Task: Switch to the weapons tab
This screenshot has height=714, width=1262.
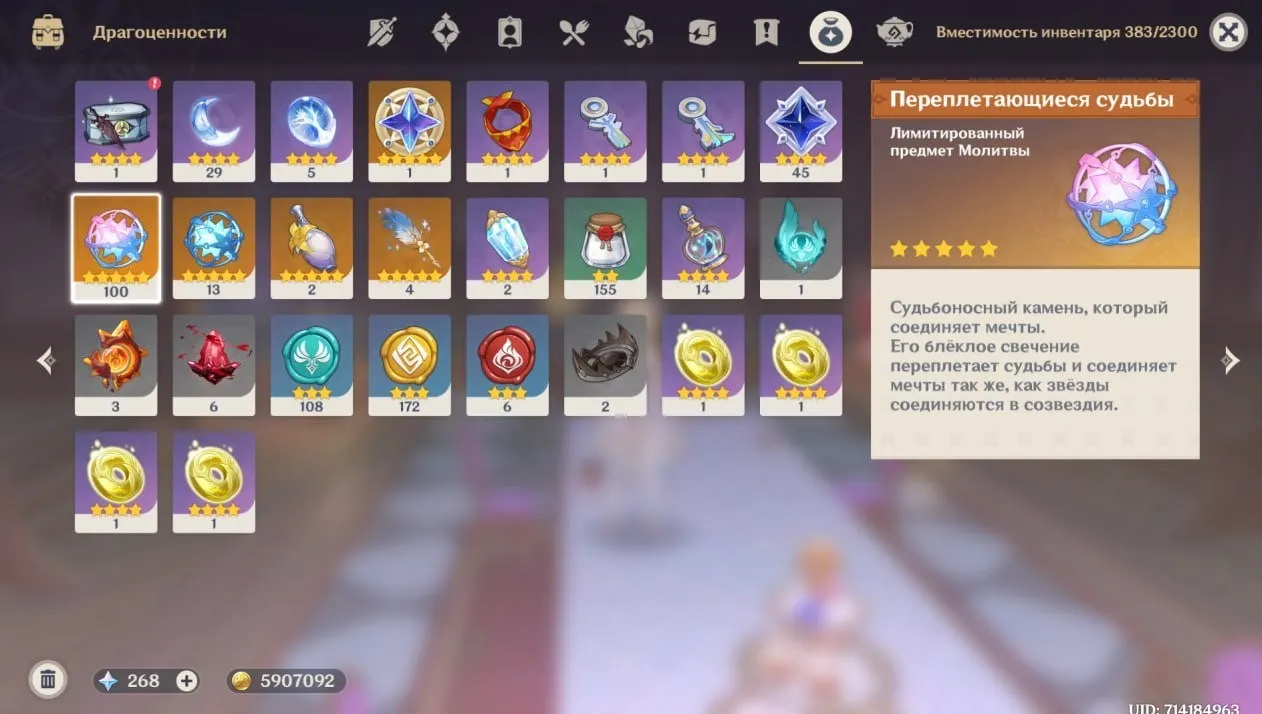Action: [x=382, y=32]
